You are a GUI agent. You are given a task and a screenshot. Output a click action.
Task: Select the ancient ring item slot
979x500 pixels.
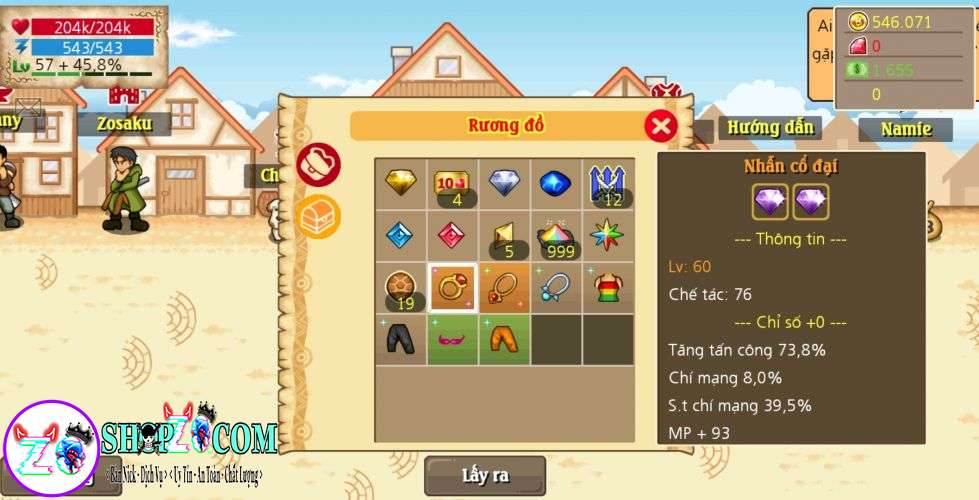pyautogui.click(x=453, y=288)
